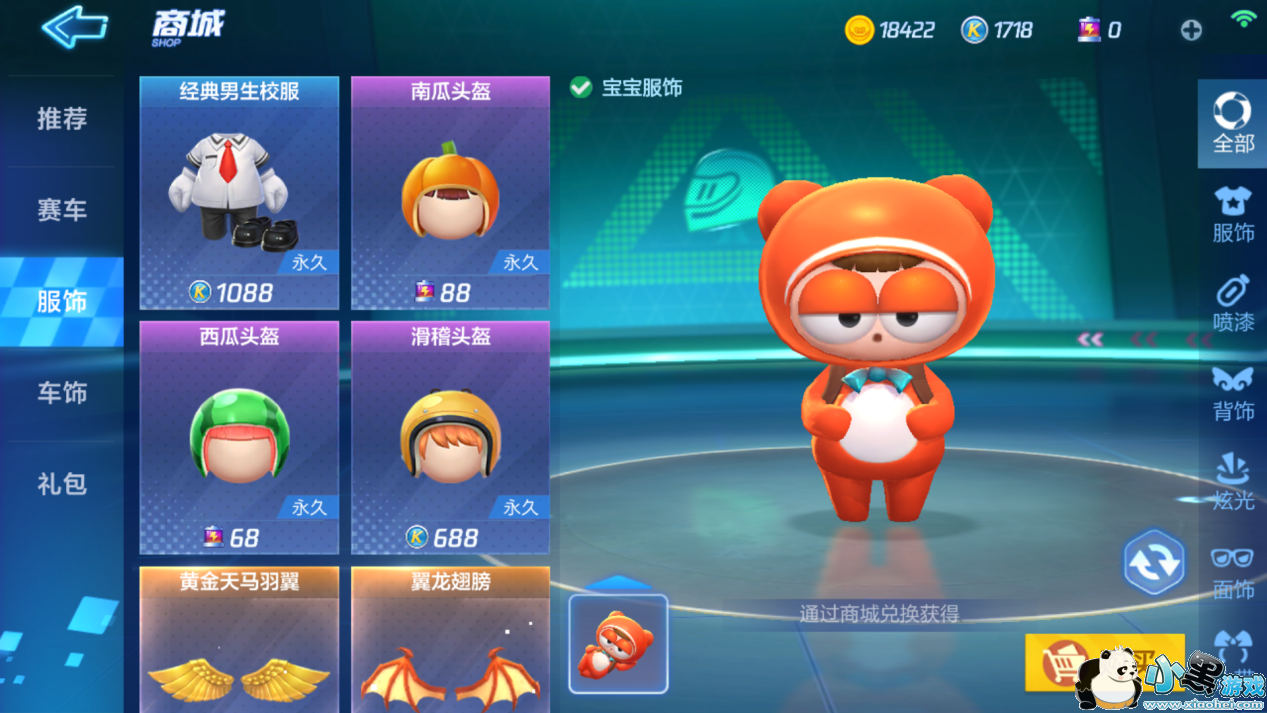
Task: Select the 服饰 category tab
Action: (62, 301)
